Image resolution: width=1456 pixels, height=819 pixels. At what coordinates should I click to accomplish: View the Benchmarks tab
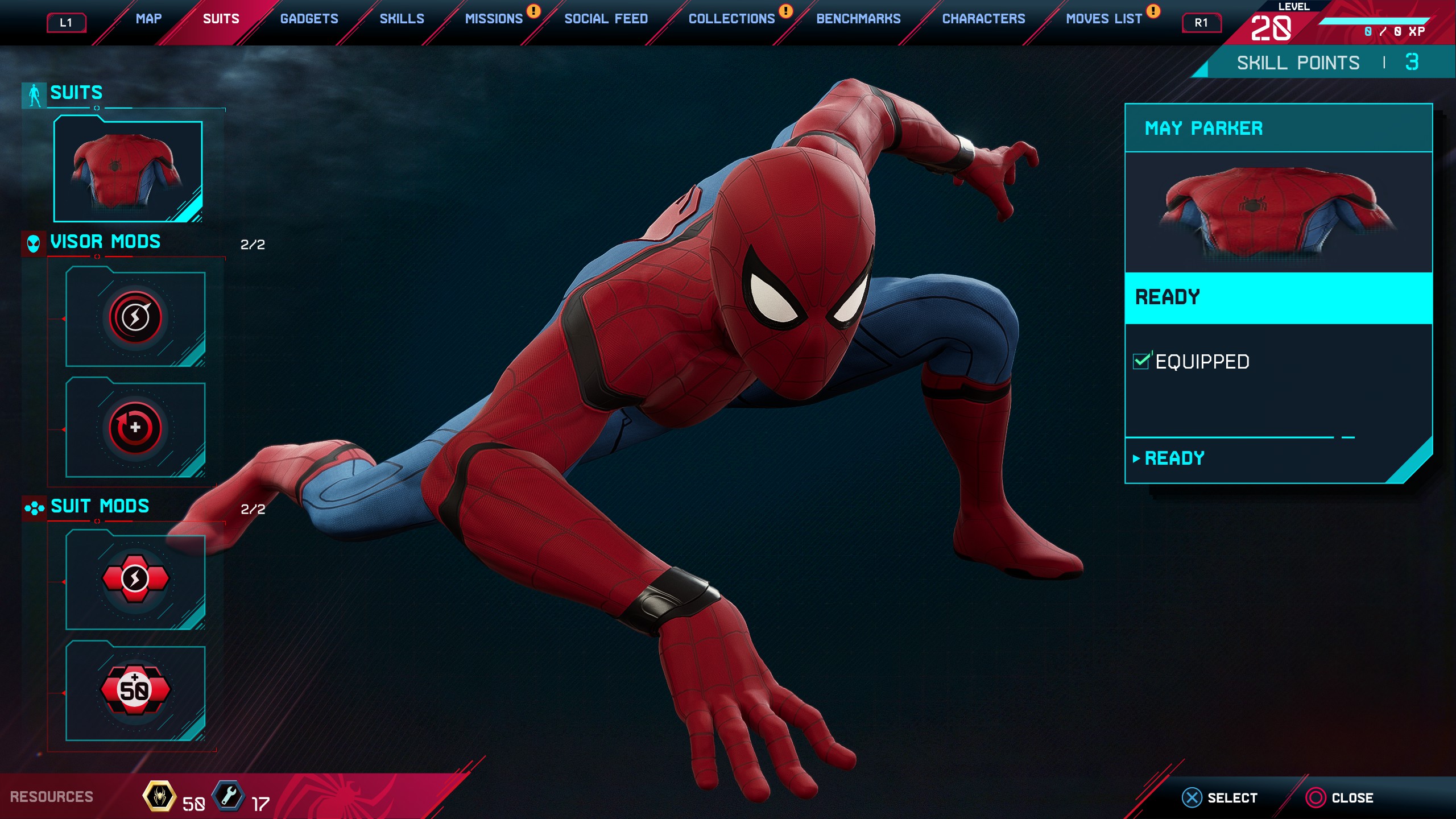tap(858, 19)
